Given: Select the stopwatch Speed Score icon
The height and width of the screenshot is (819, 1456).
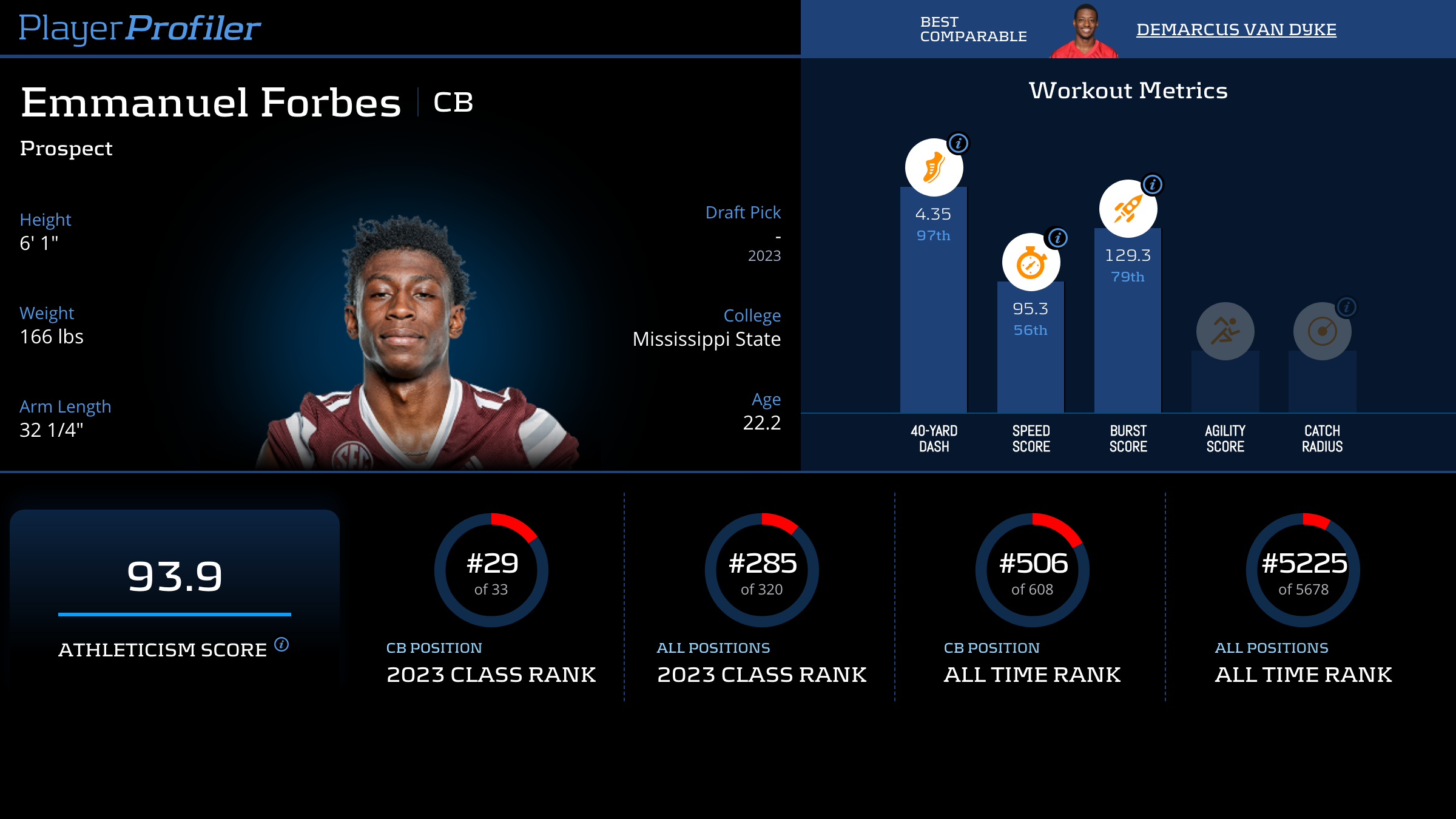Looking at the screenshot, I should click(1031, 263).
